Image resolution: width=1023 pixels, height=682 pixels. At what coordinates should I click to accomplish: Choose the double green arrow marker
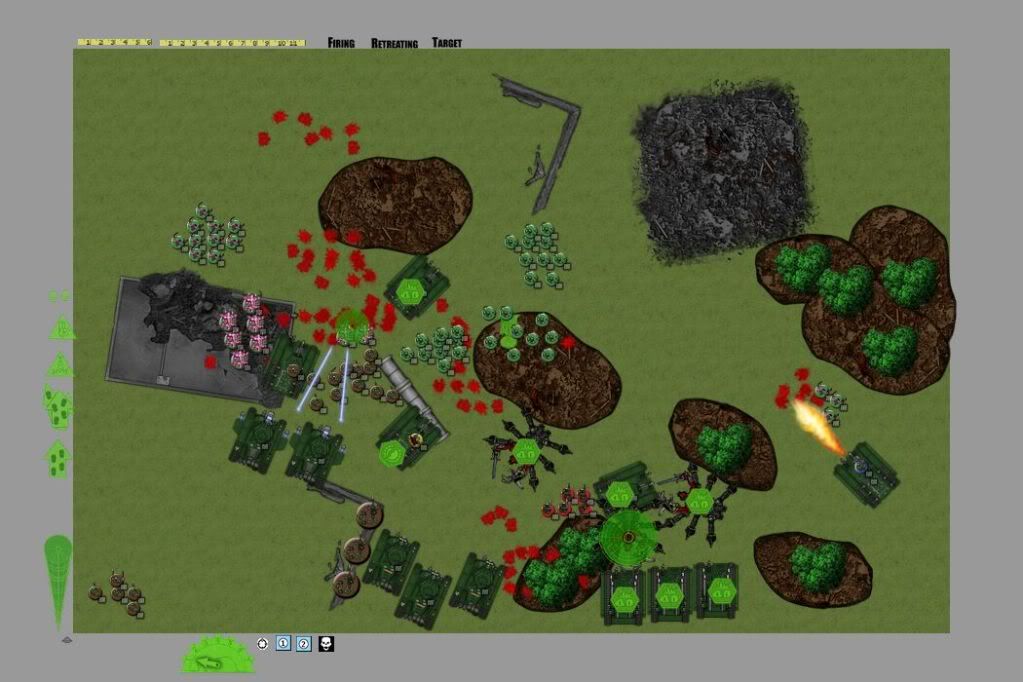coord(58,404)
